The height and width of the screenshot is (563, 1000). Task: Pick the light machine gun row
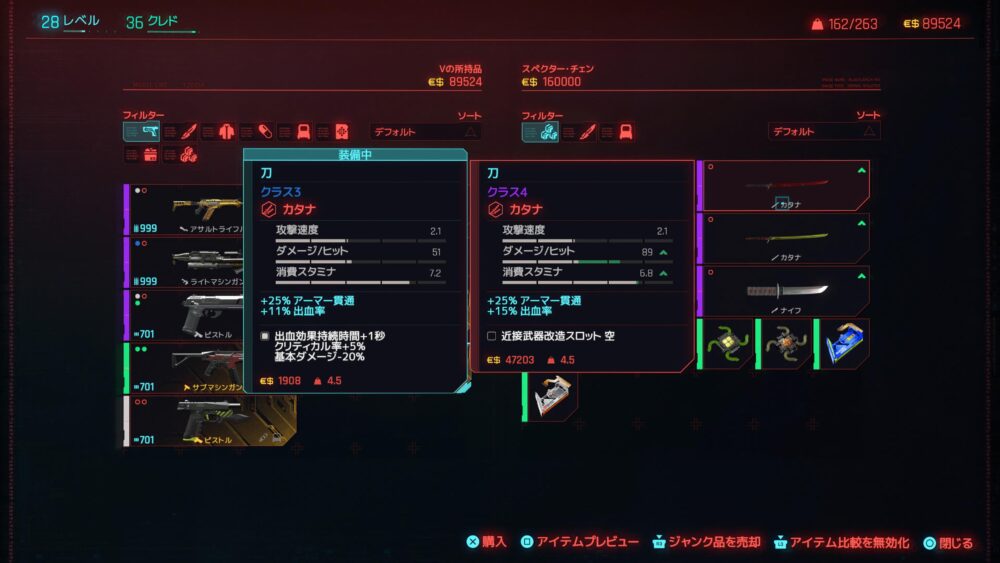[x=185, y=262]
